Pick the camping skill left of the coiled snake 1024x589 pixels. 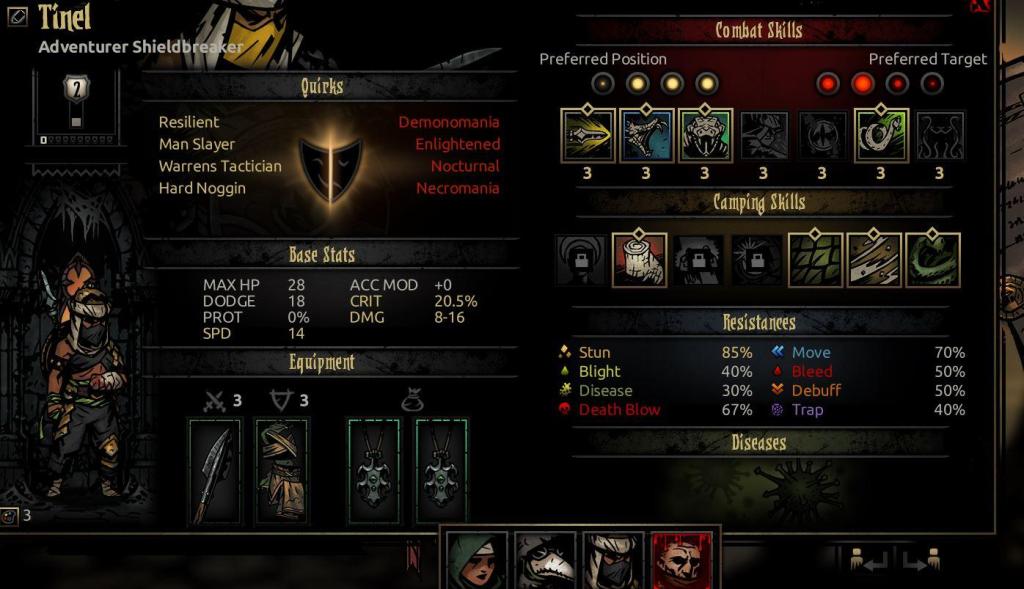click(x=874, y=260)
